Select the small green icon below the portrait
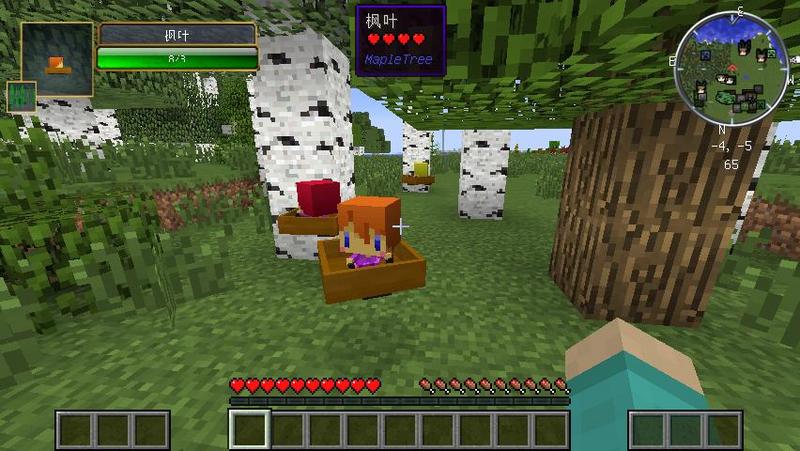 coord(21,97)
